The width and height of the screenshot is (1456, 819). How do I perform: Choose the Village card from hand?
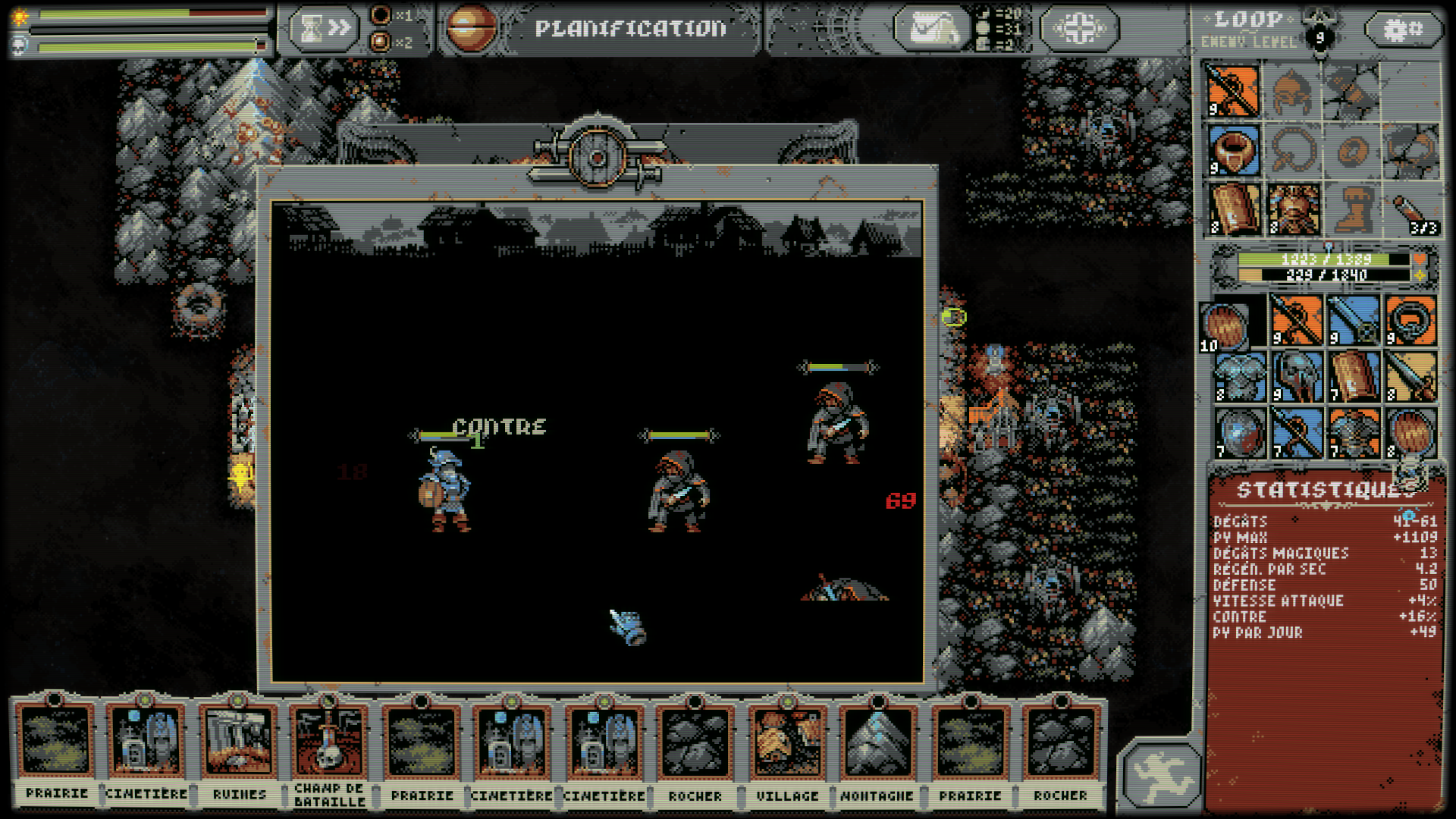787,751
